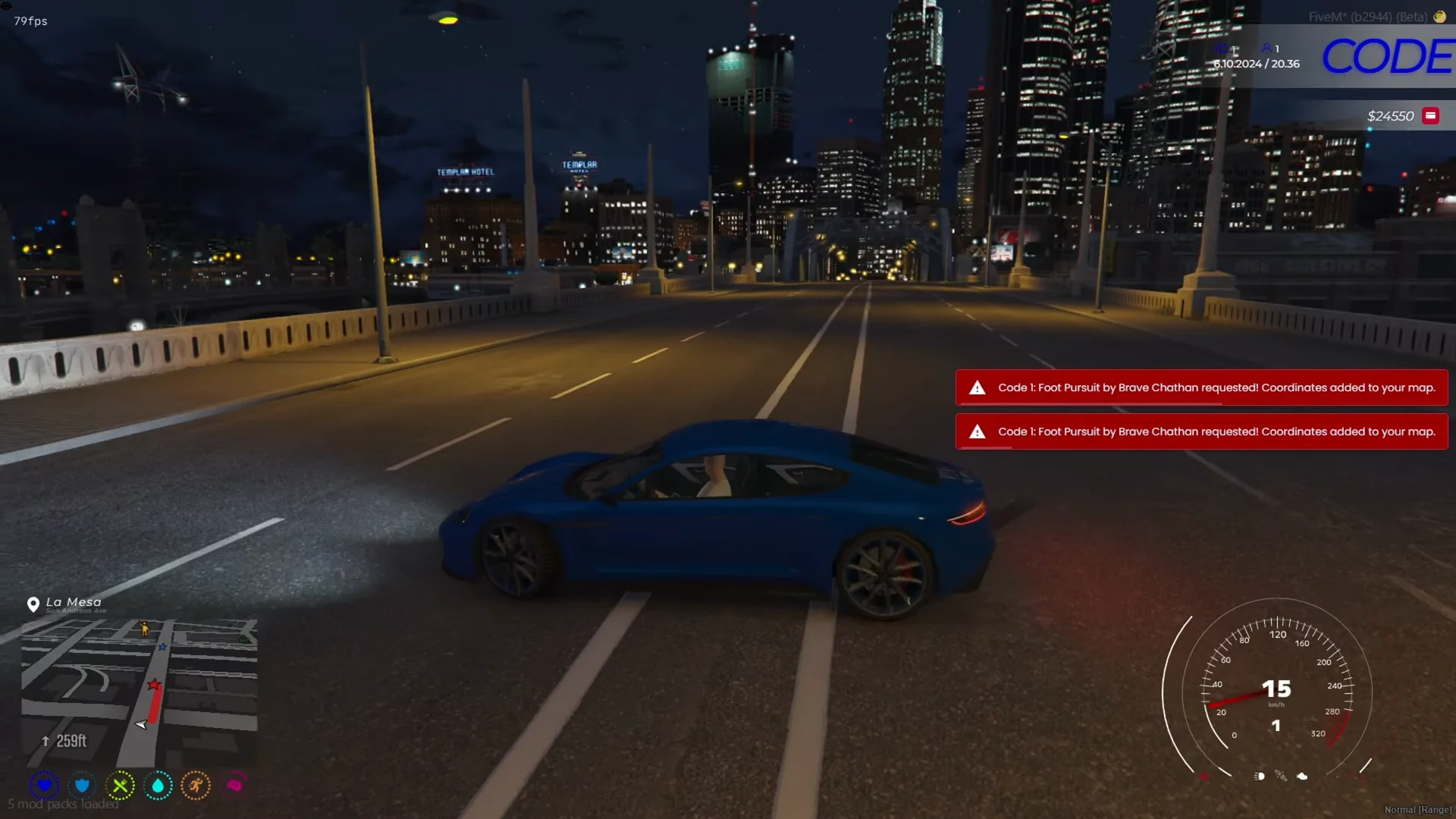This screenshot has height=819, width=1456.
Task: Click the taco emblem next to FiveM Beta label
Action: (x=1440, y=16)
